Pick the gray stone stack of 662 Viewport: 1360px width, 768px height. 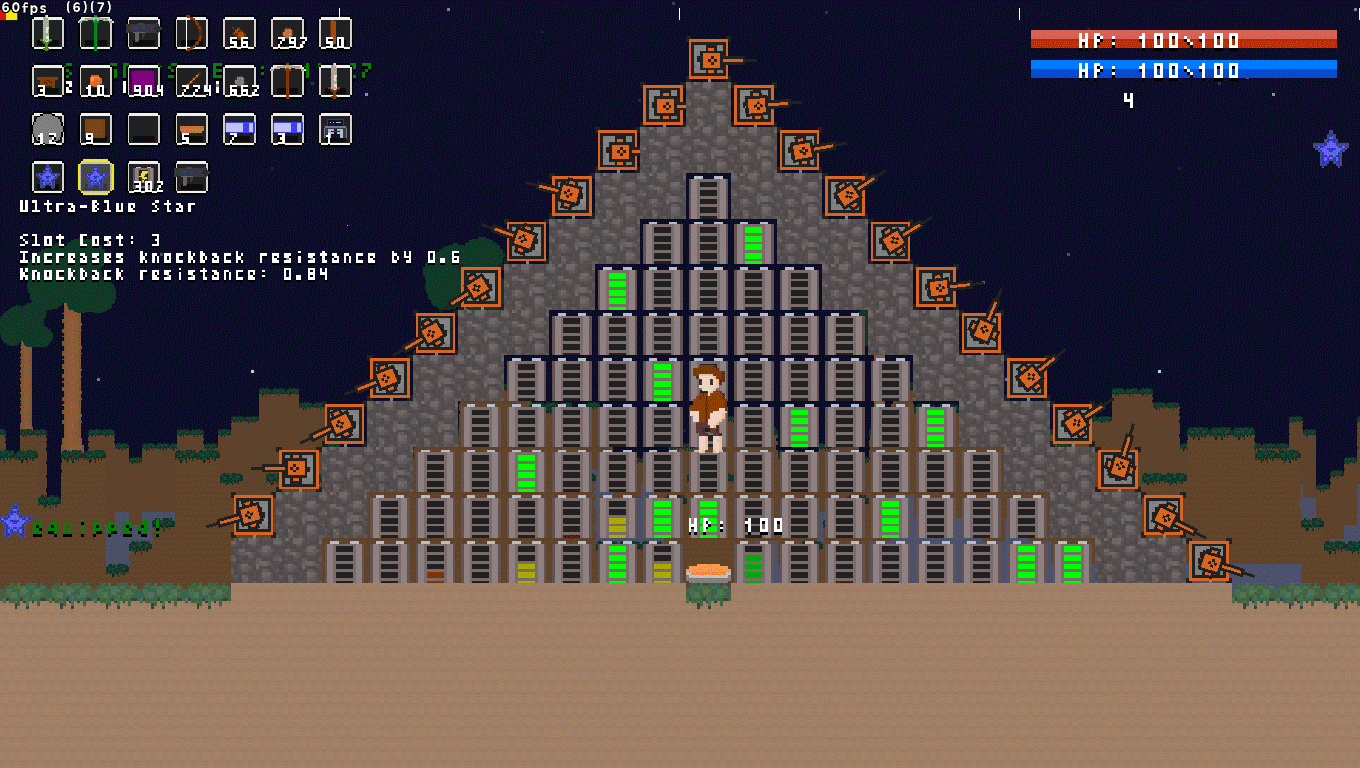click(x=239, y=81)
